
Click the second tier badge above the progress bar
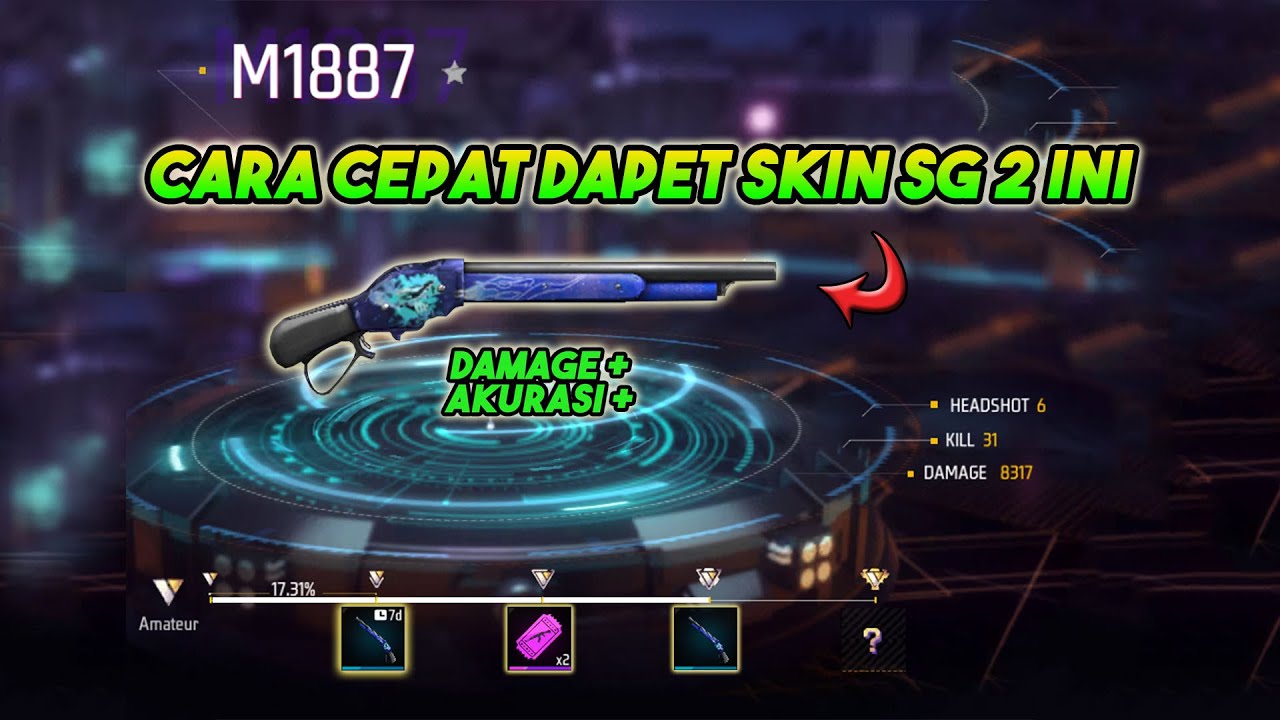coord(377,576)
